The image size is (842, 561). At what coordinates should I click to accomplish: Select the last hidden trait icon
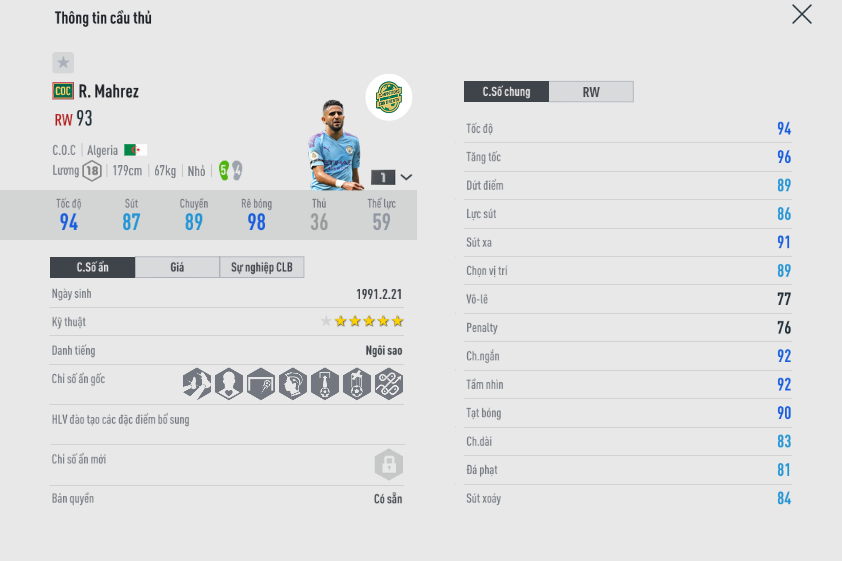(x=389, y=383)
